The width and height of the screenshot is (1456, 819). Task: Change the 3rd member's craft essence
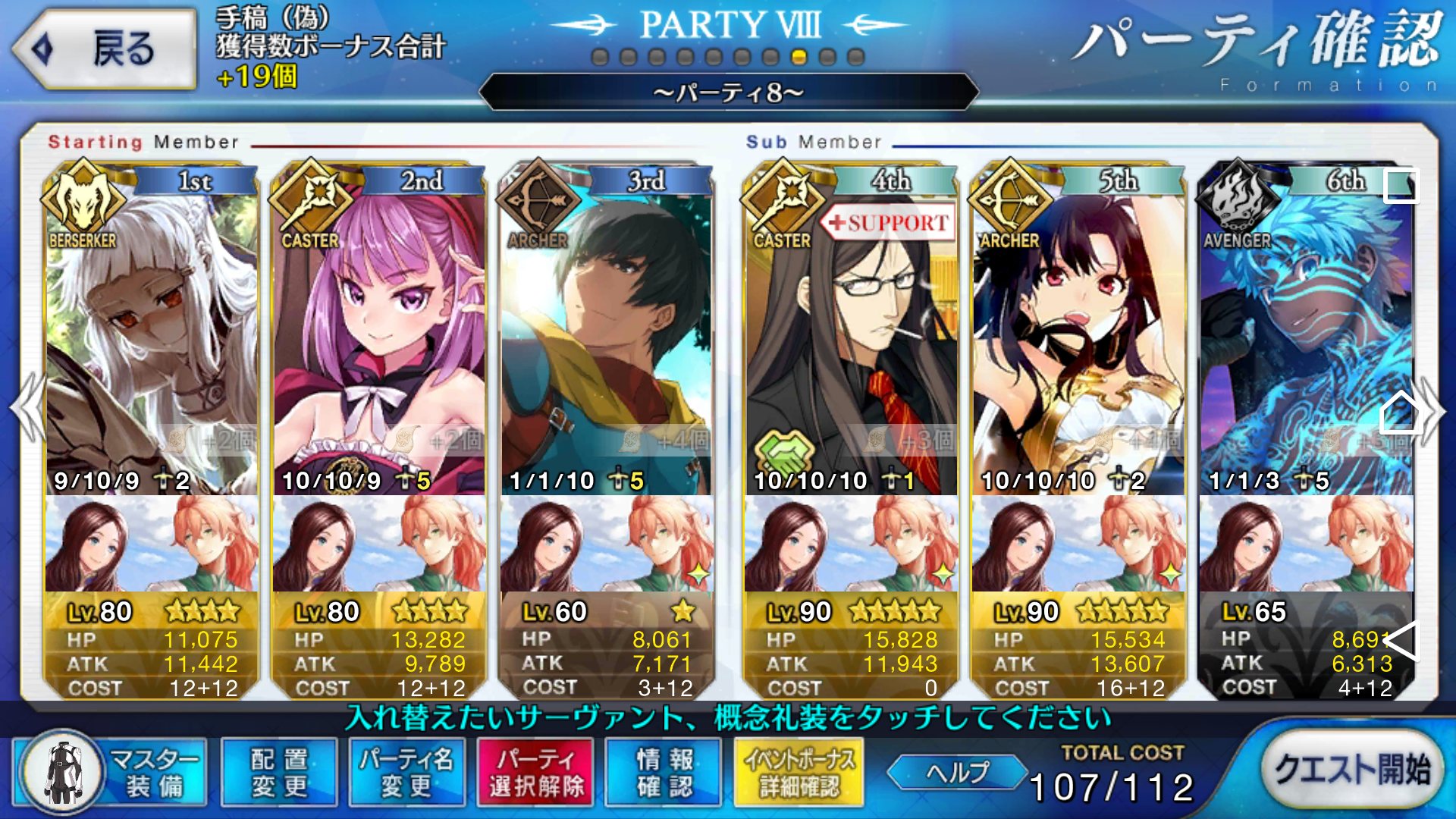click(607, 543)
